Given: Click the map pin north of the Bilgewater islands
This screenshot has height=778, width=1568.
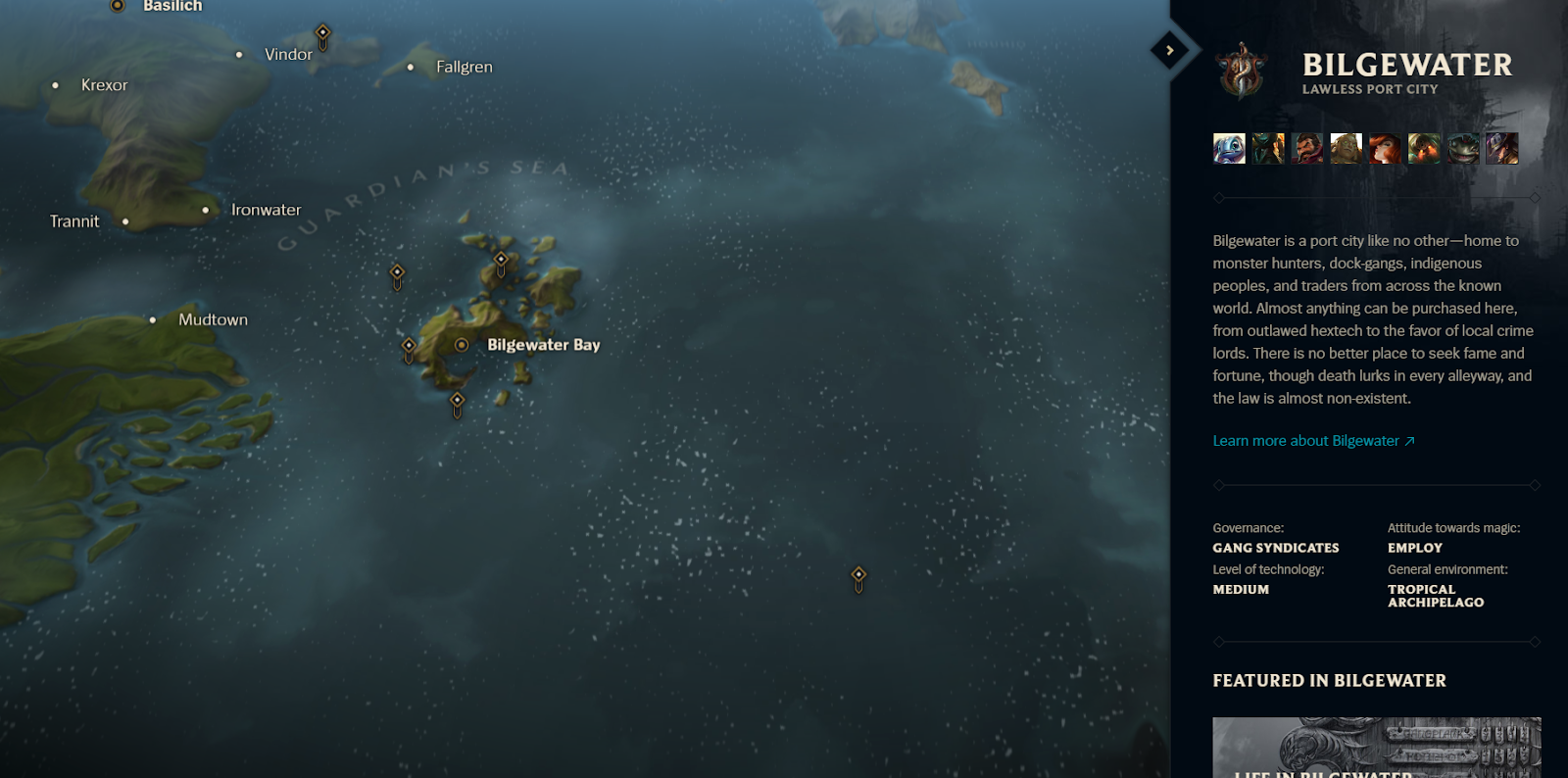Looking at the screenshot, I should tap(501, 260).
